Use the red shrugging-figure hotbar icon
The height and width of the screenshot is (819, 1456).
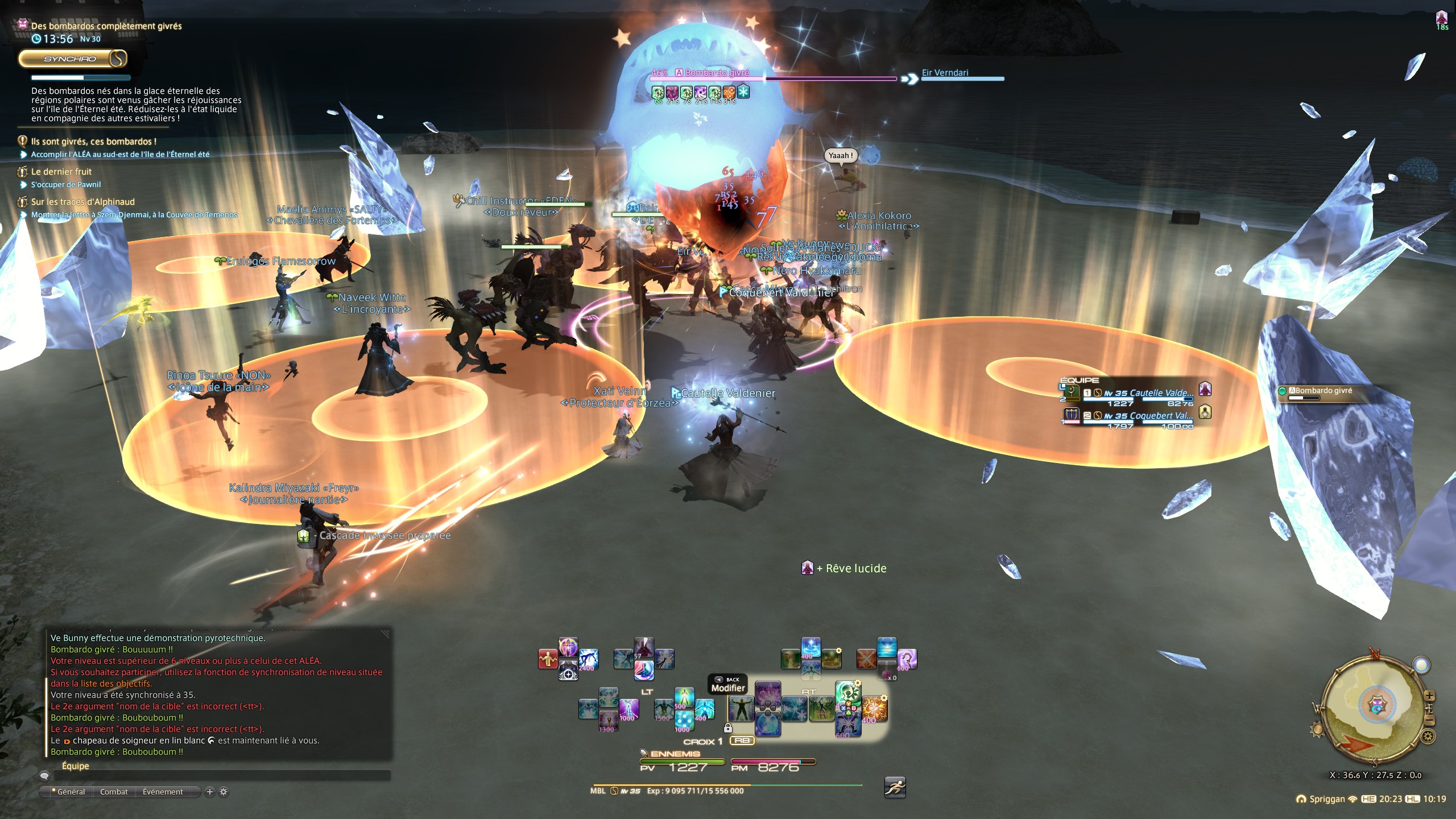pyautogui.click(x=548, y=659)
